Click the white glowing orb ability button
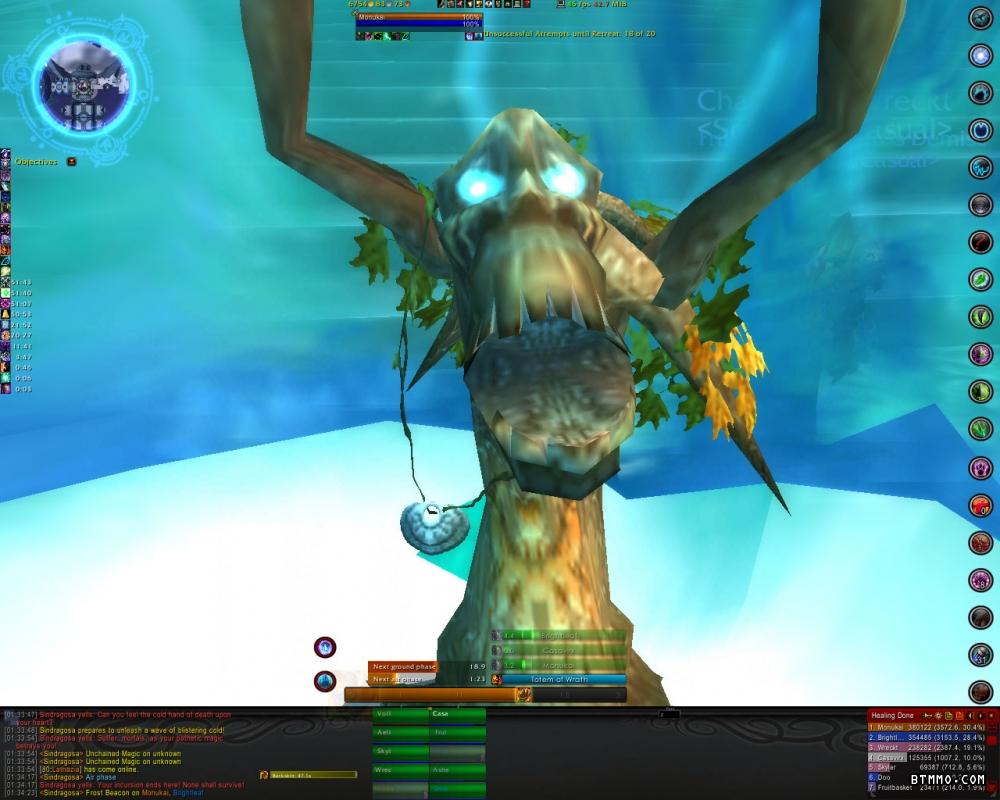This screenshot has height=800, width=1000. coord(980,56)
